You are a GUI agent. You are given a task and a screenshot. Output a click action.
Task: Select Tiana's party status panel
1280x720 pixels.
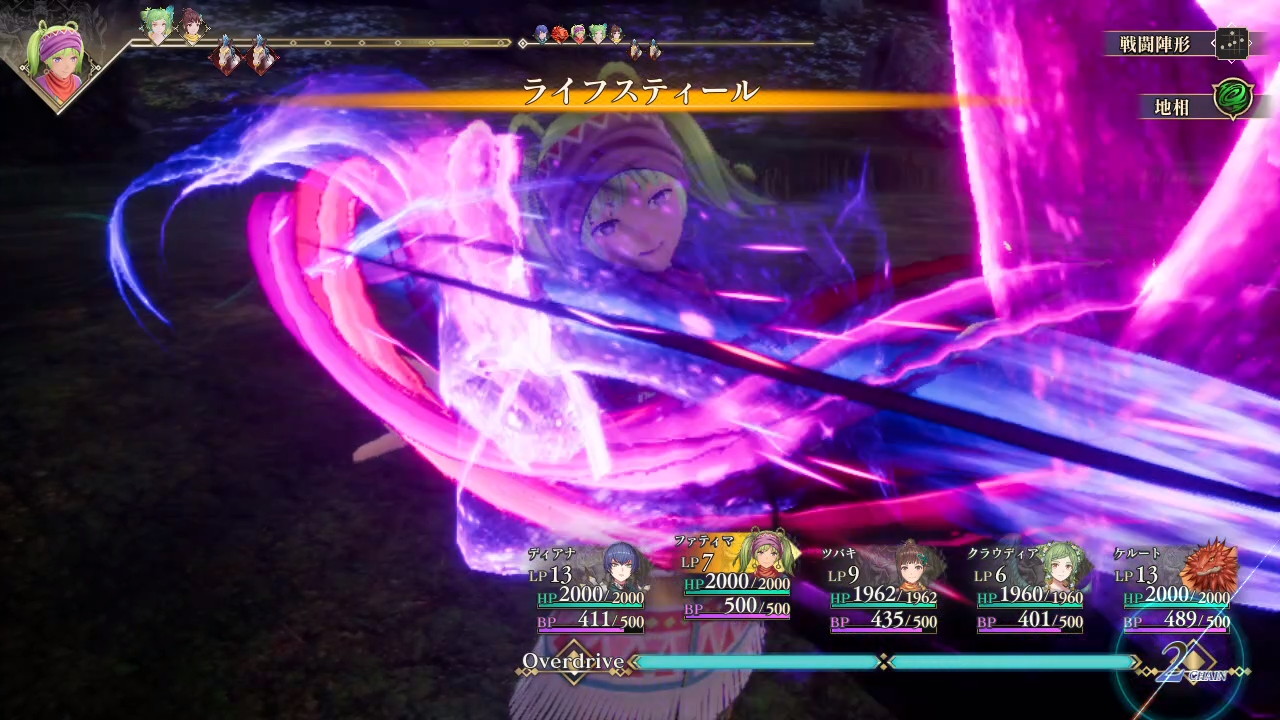590,590
